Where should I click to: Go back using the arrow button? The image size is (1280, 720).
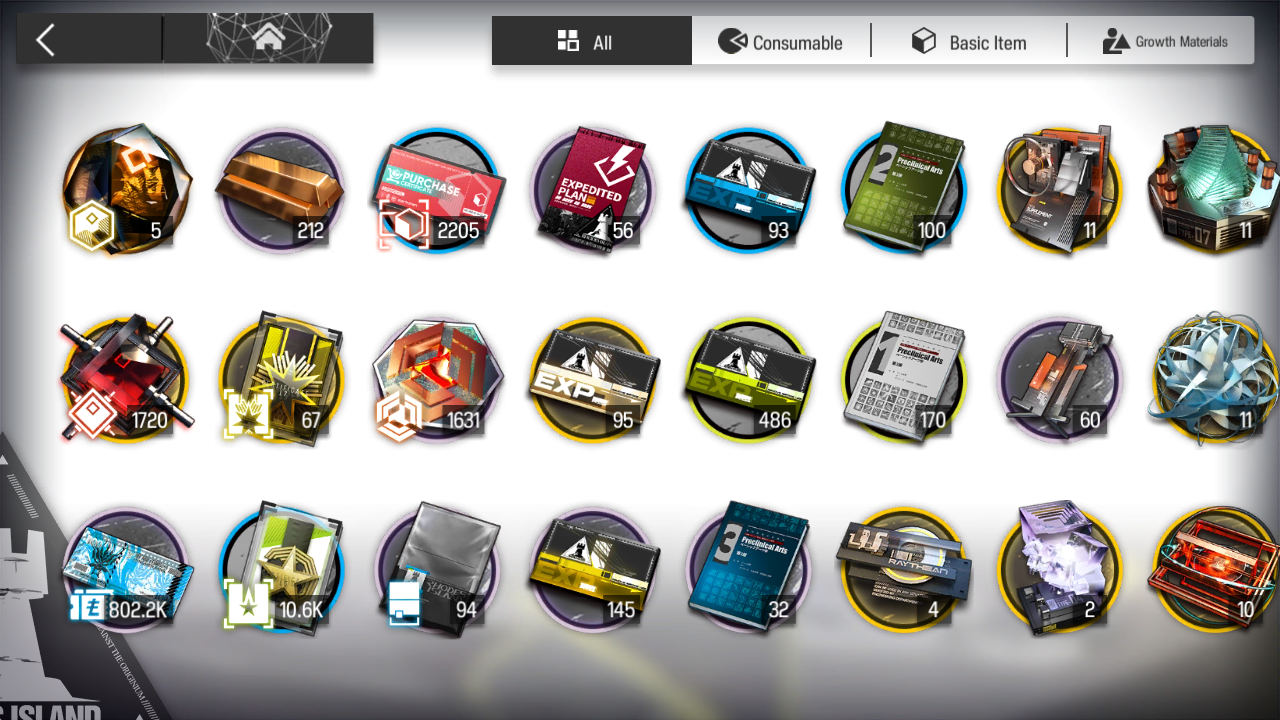tap(46, 40)
